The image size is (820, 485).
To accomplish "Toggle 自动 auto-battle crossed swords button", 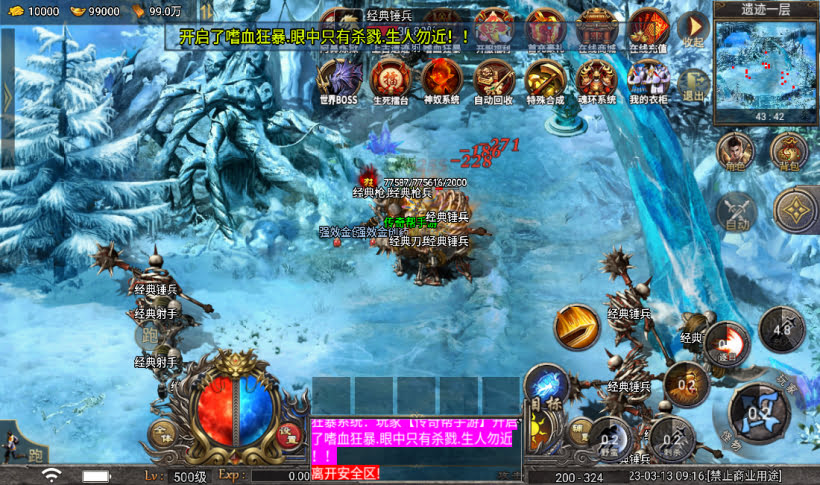I will click(x=735, y=210).
